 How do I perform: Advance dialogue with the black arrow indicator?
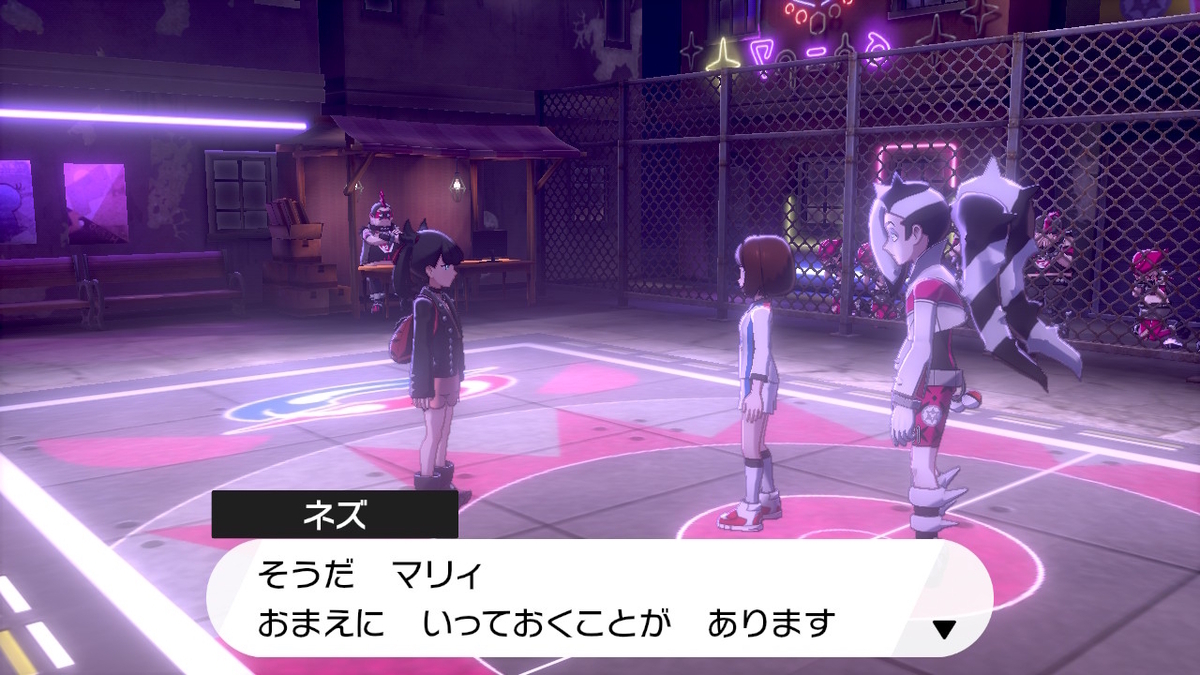pos(943,629)
